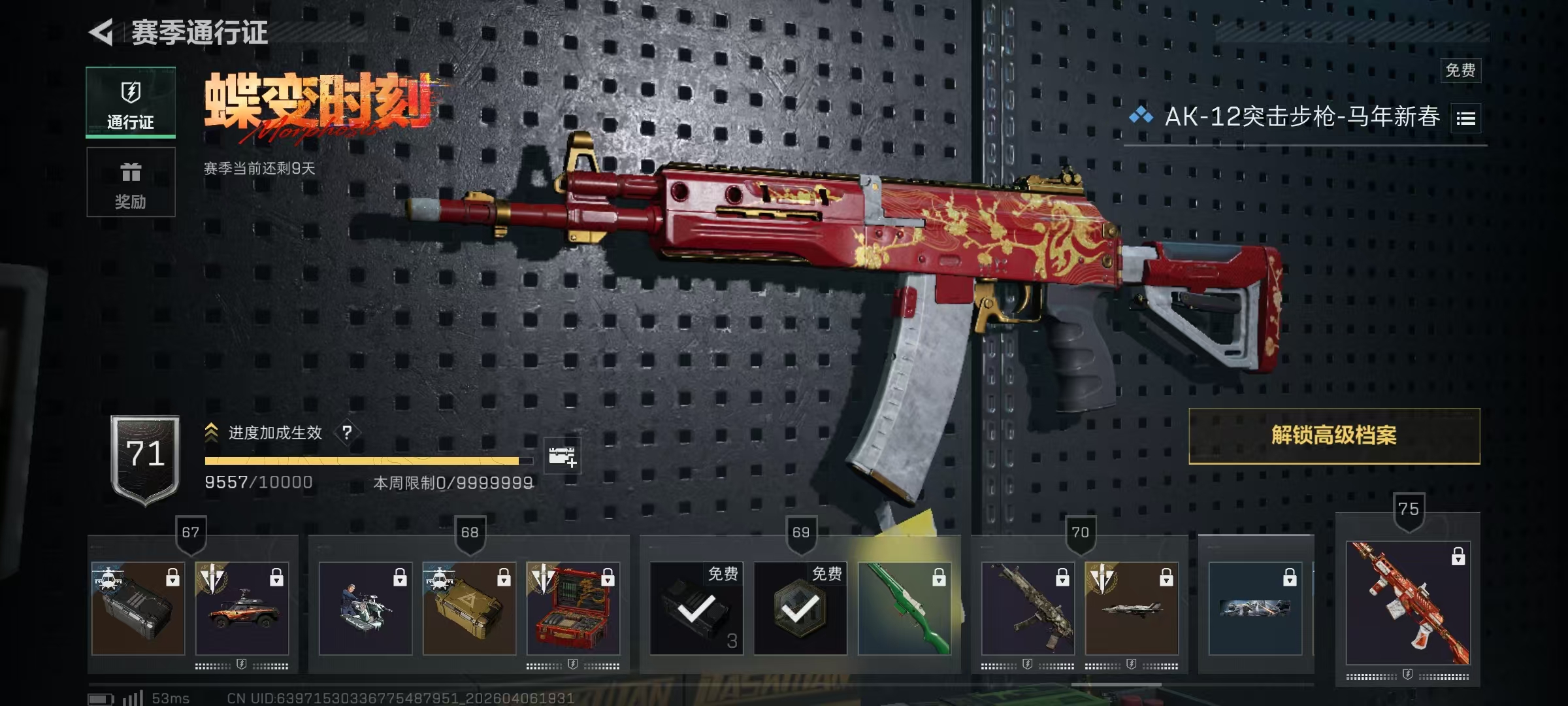This screenshot has width=1568, height=706.
Task: Open the 奖励 rewards tab
Action: coord(131,182)
